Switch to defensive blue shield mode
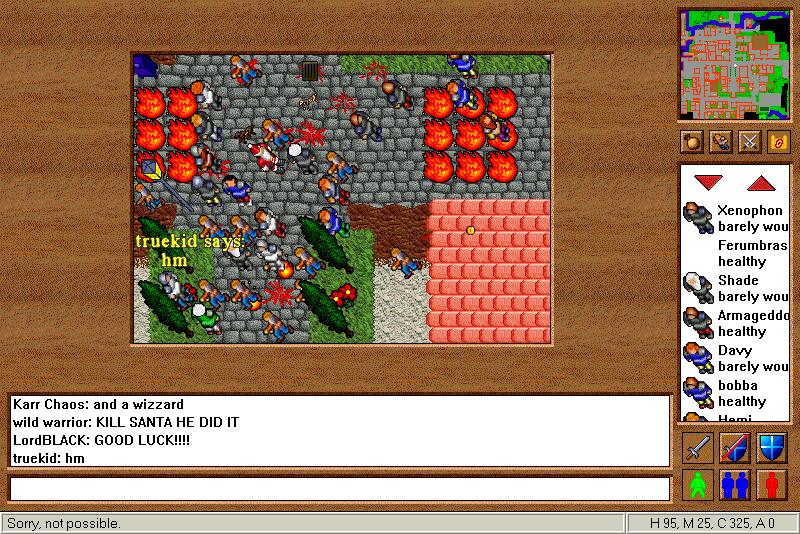Image resolution: width=800 pixels, height=534 pixels. (x=771, y=447)
